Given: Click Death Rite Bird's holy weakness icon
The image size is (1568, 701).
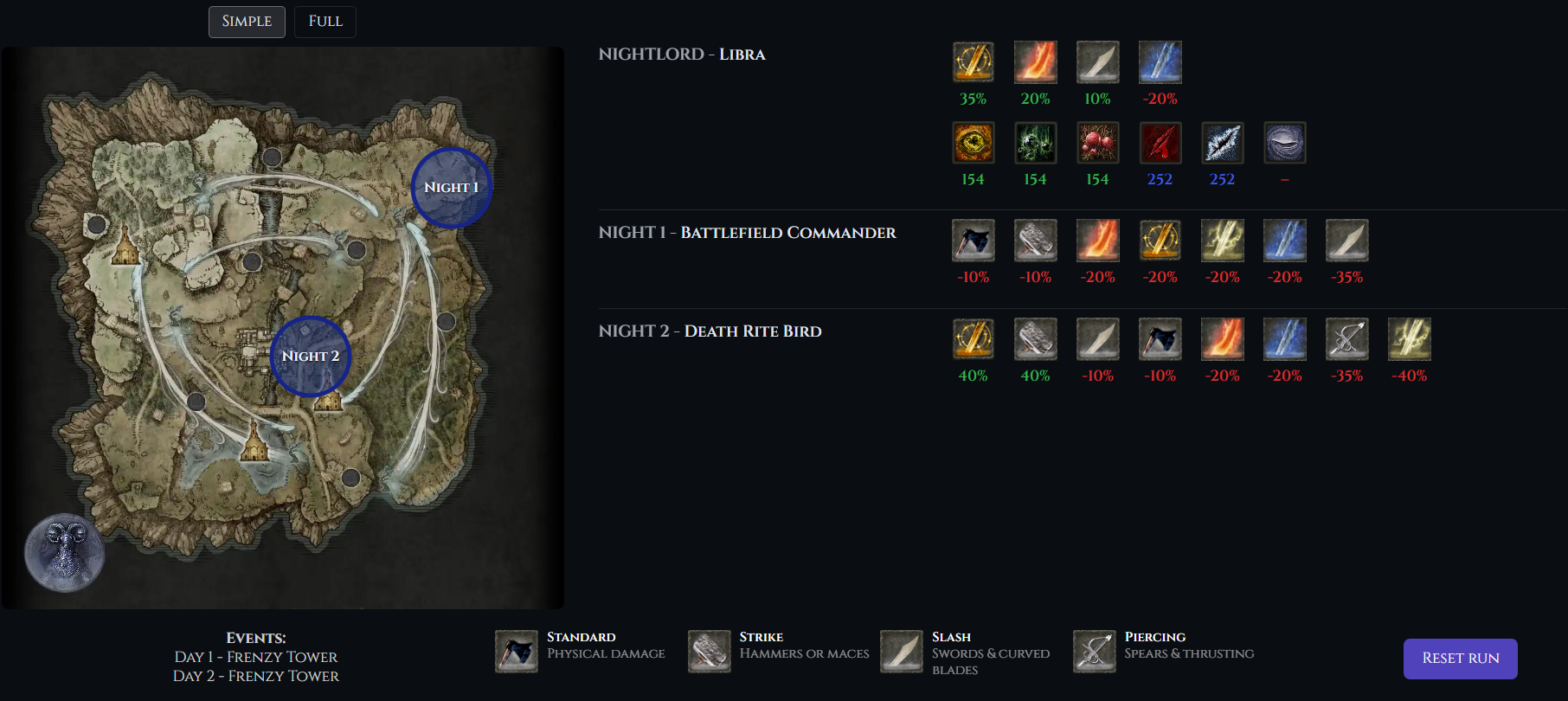Looking at the screenshot, I should click(973, 339).
